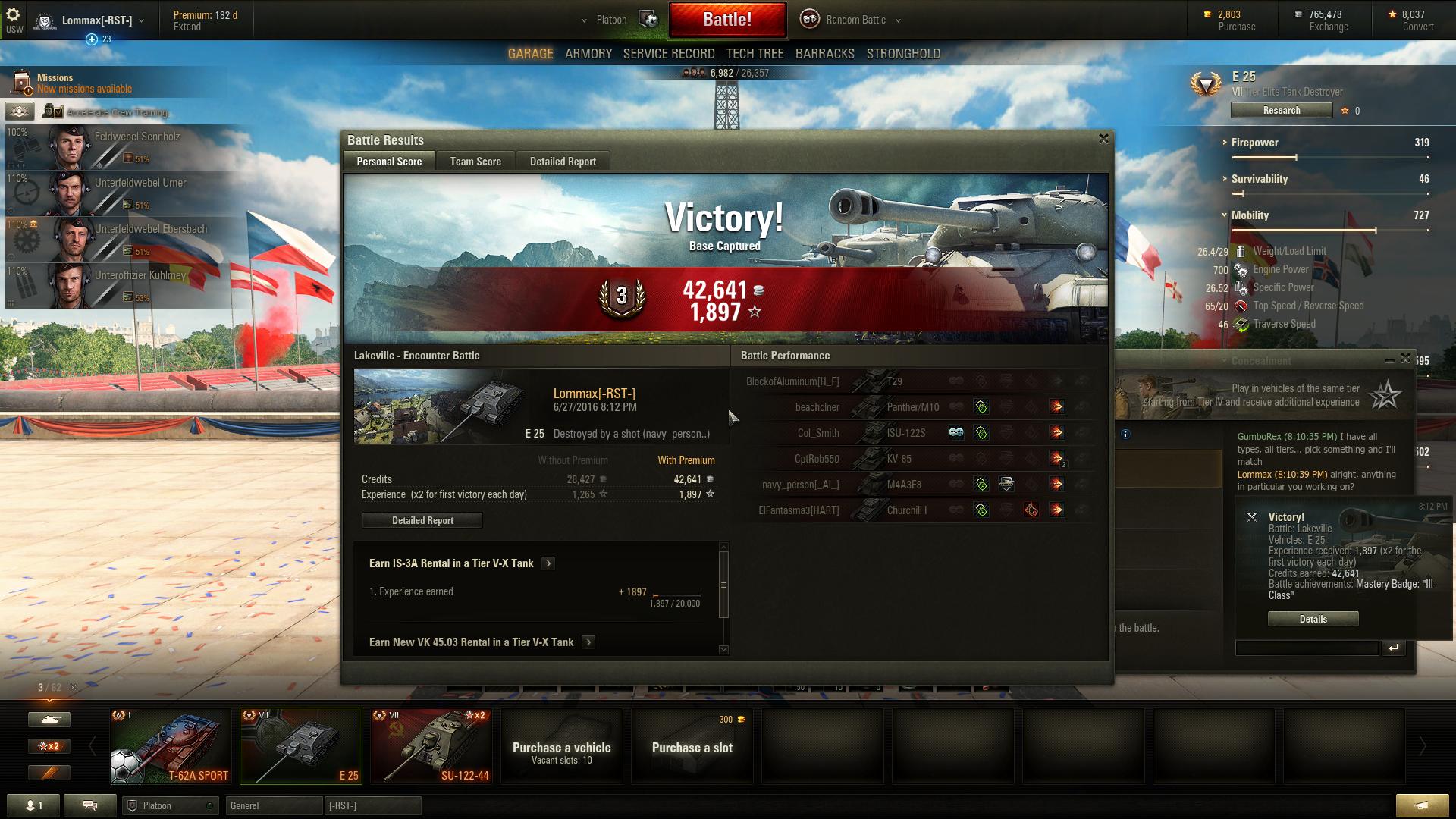Screen dimensions: 1456x819
Task: Start a match with the Battle! button
Action: coord(726,20)
